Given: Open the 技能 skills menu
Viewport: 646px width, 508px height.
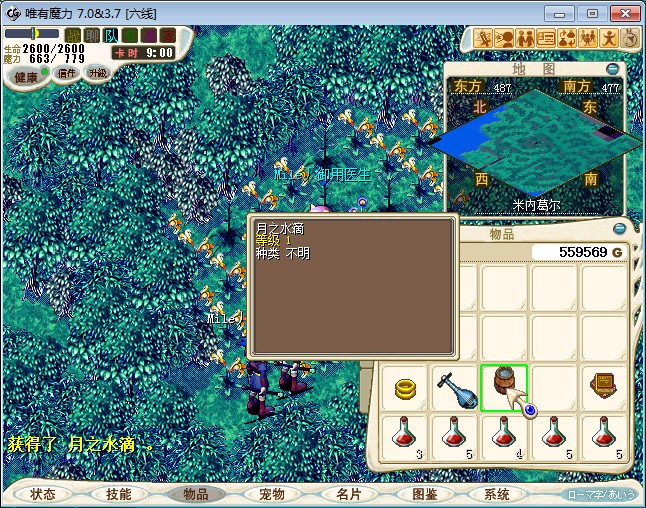Looking at the screenshot, I should [x=119, y=494].
